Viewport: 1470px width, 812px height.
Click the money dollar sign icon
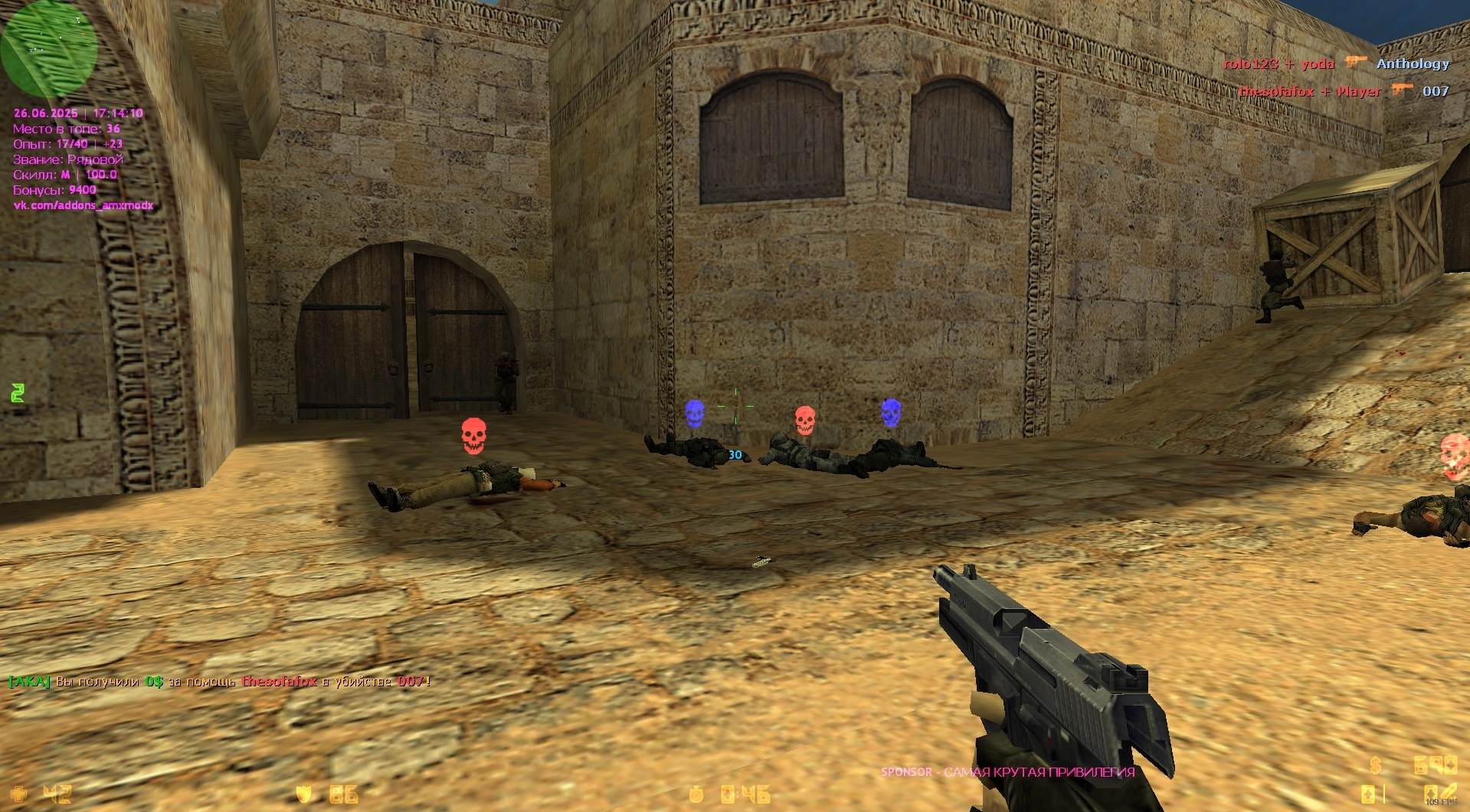coord(1376,765)
